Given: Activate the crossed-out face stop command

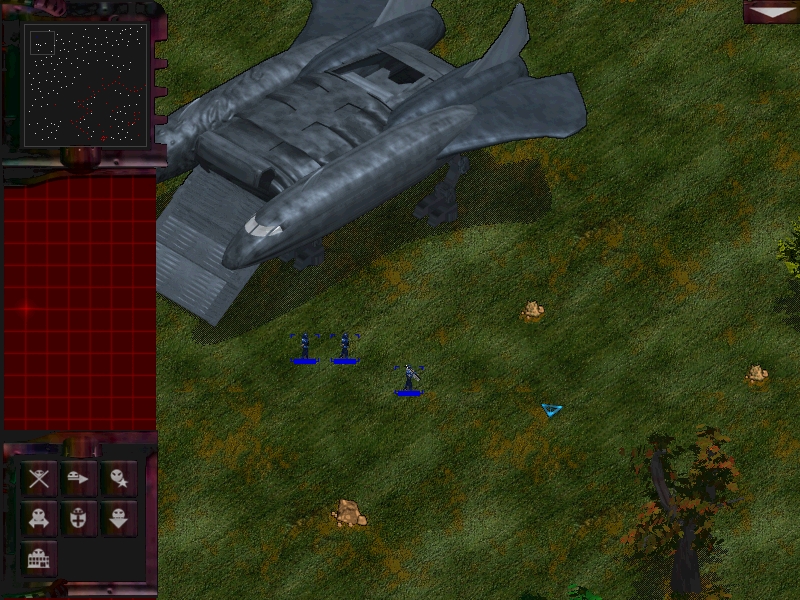Looking at the screenshot, I should pyautogui.click(x=39, y=478).
